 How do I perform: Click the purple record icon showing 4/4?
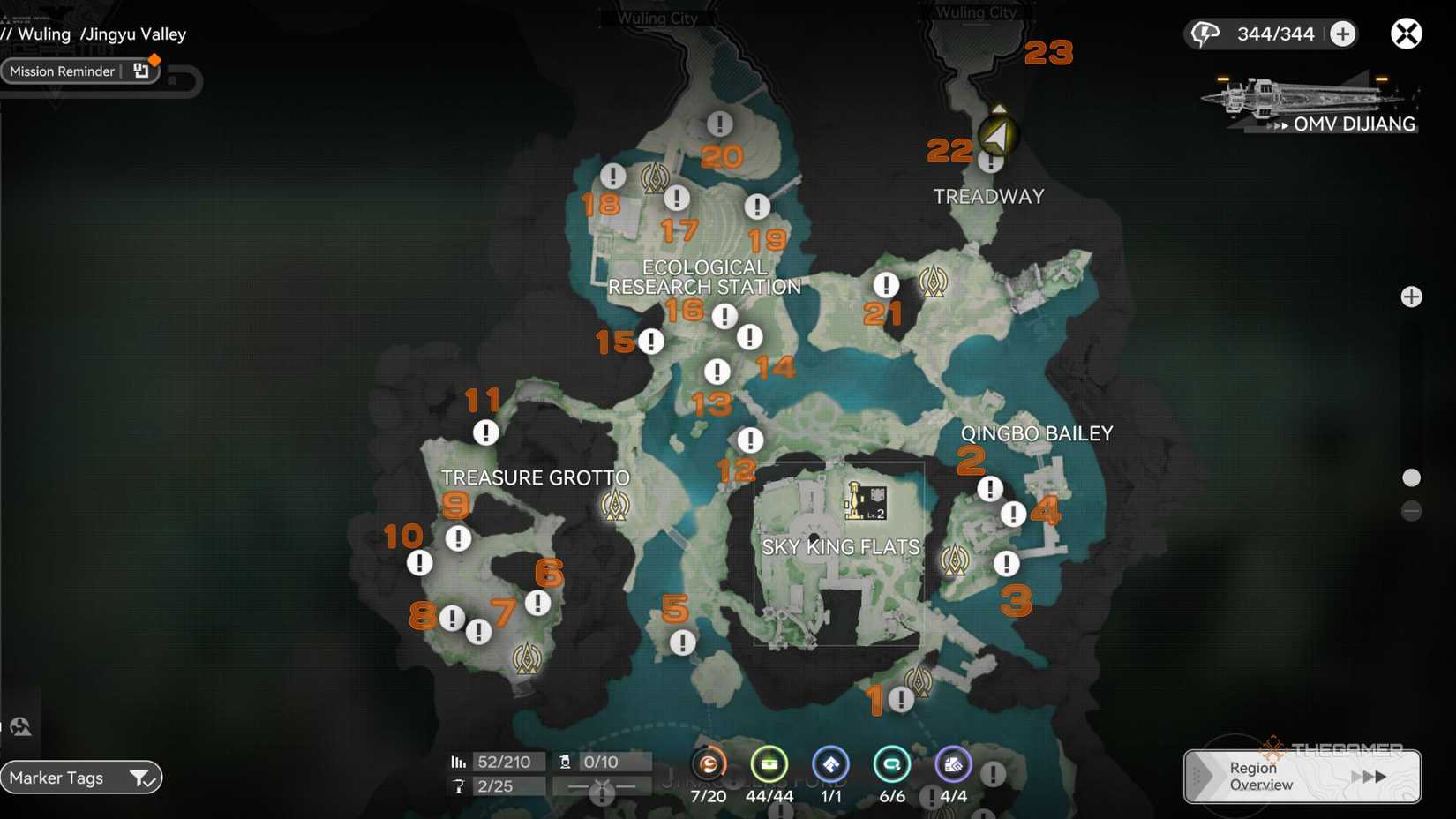point(953,764)
